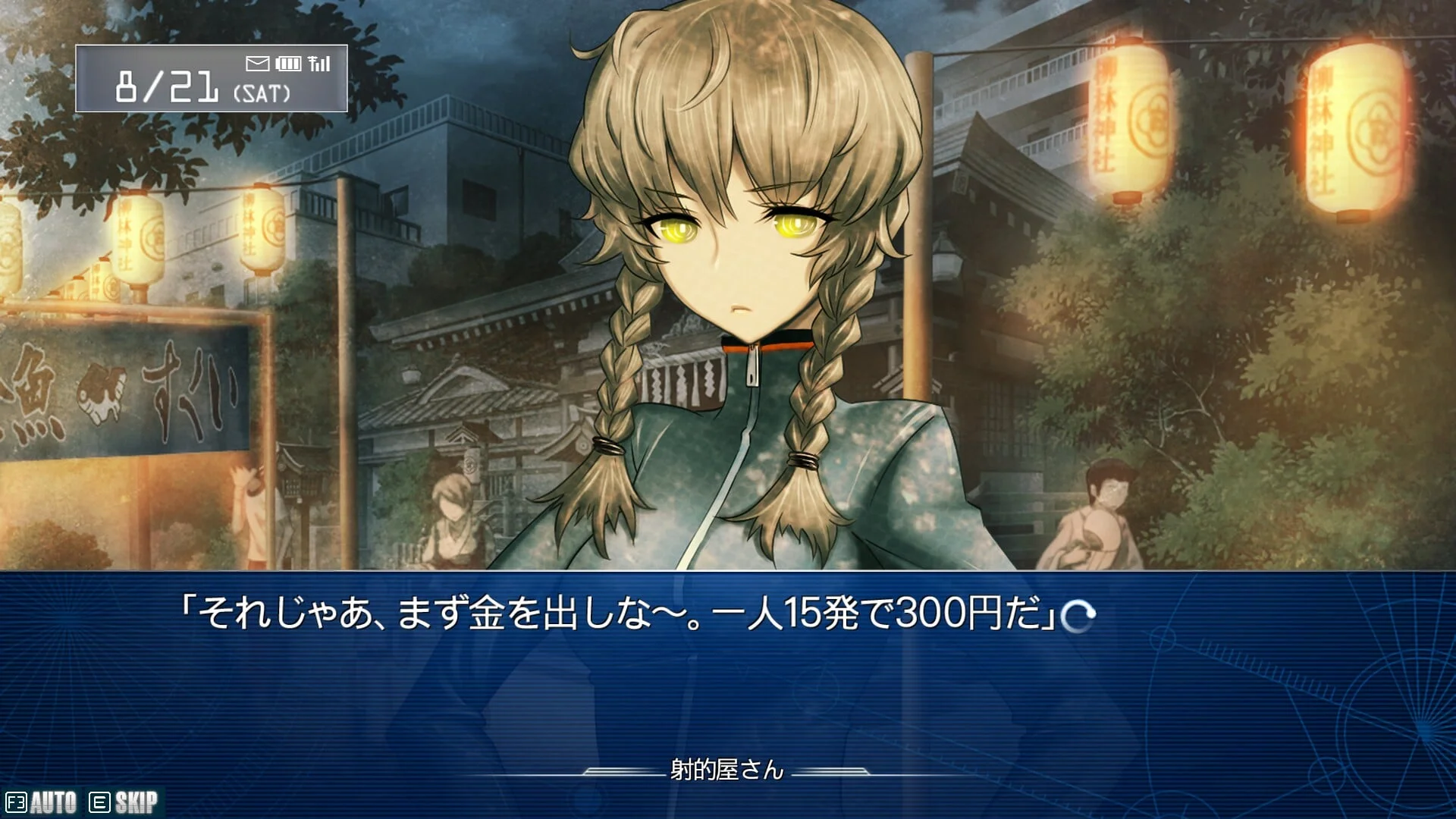Toggle AUTO text advance mode

pos(42,802)
